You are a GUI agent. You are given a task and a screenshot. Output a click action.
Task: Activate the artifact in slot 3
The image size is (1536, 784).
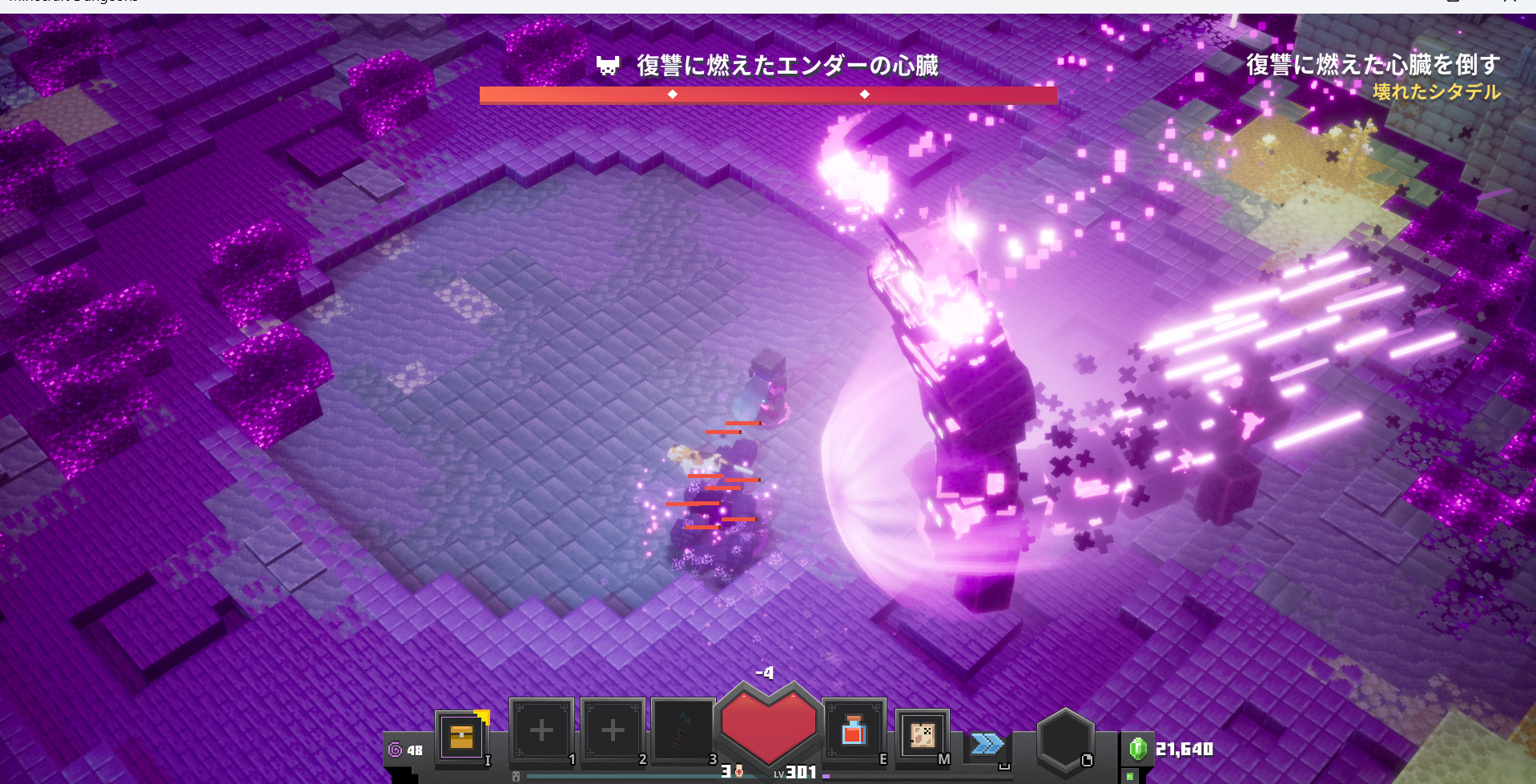tap(683, 730)
